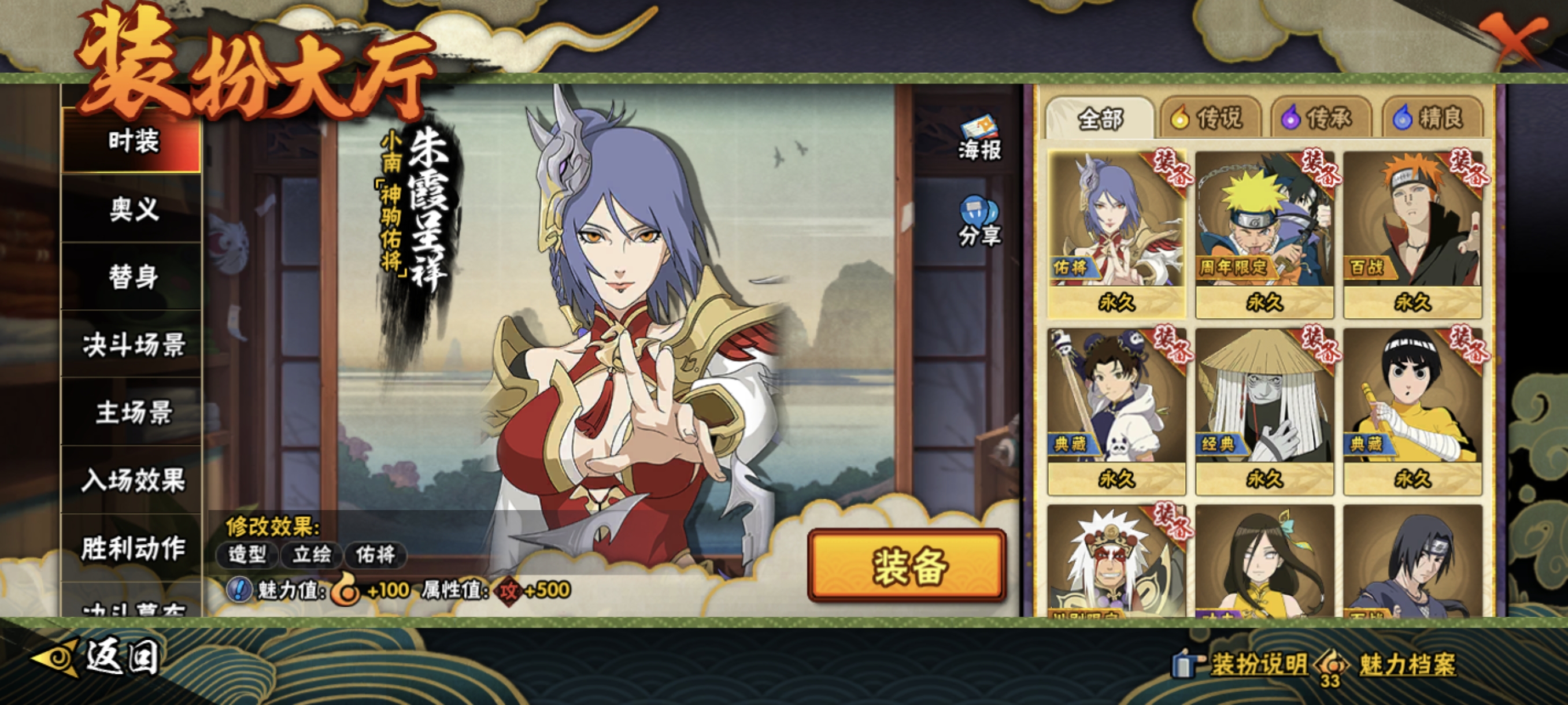
Task: Show the 传承 outfits tab
Action: point(1321,118)
